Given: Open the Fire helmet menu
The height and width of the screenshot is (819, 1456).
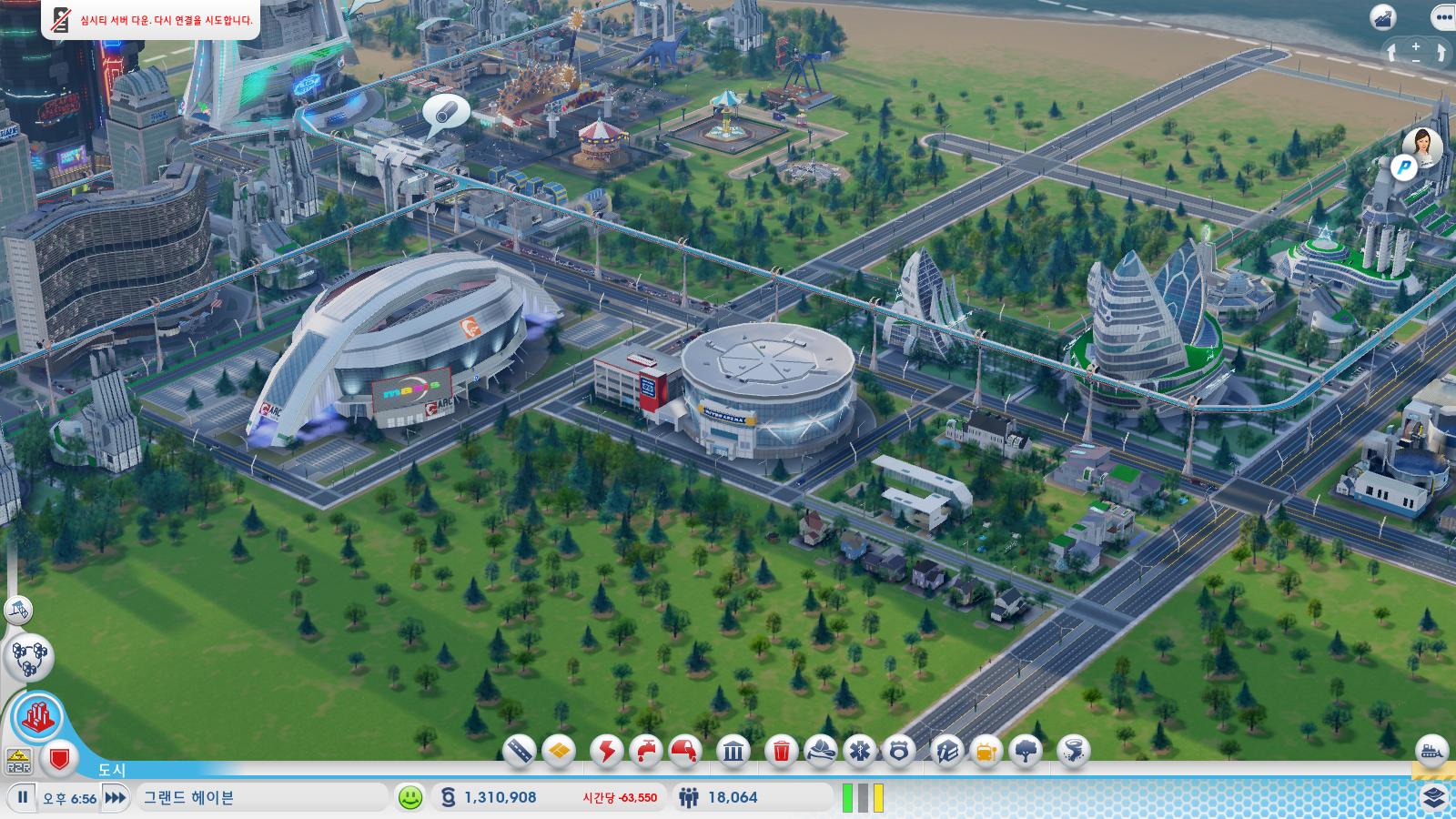Looking at the screenshot, I should [821, 751].
